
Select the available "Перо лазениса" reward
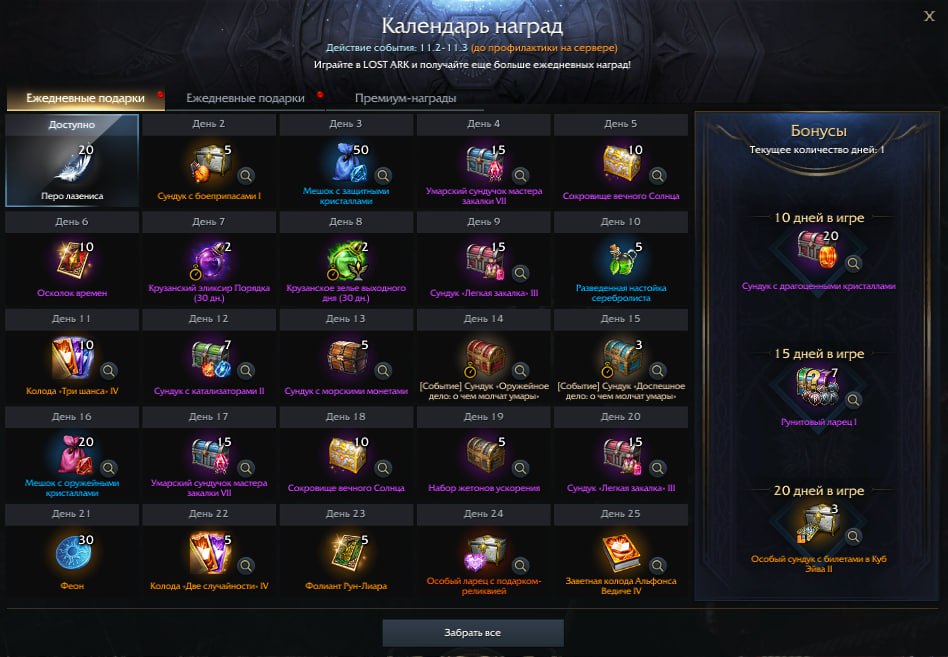pos(72,160)
